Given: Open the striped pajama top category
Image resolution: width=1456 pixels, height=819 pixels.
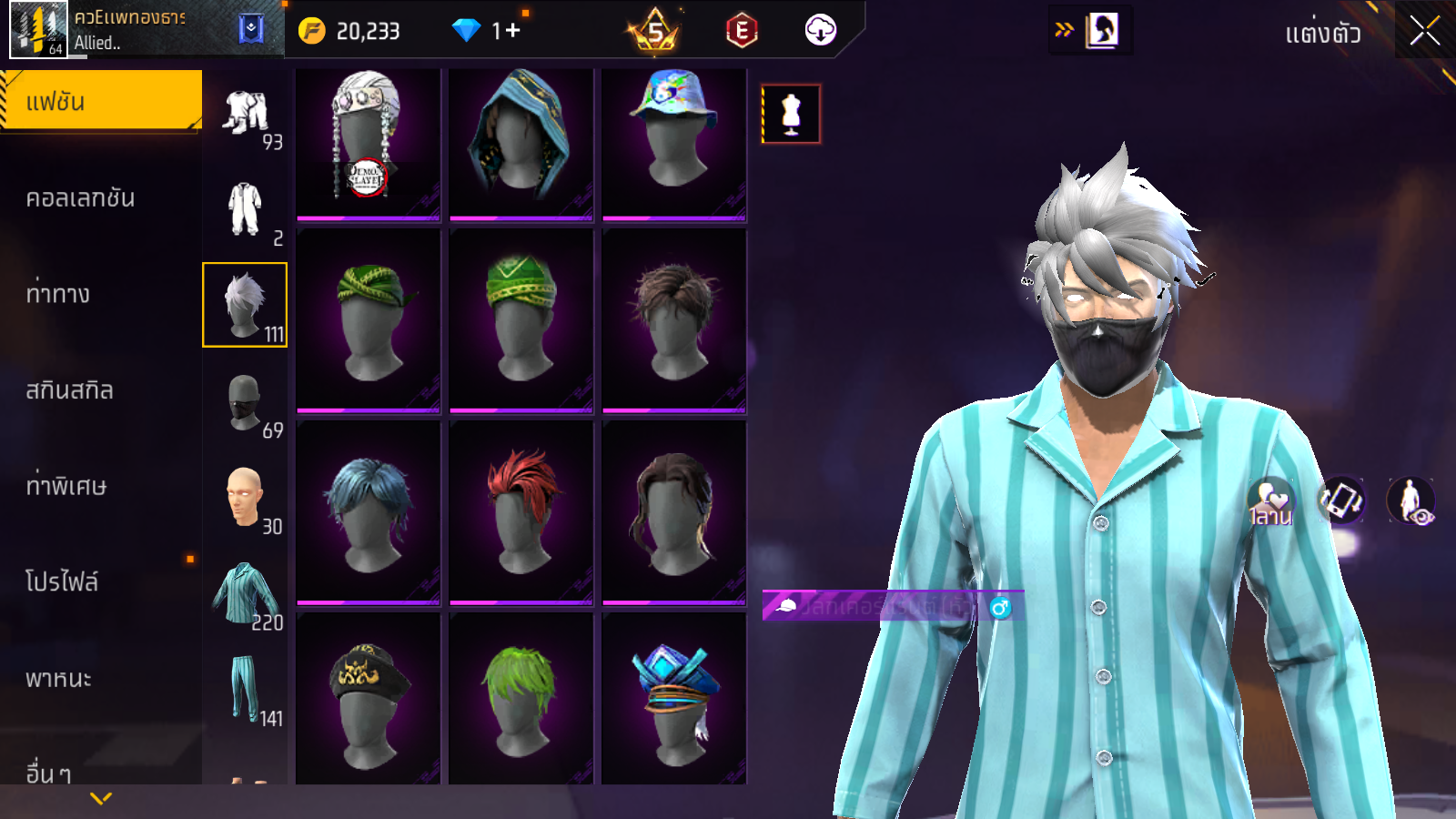Looking at the screenshot, I should [245, 593].
